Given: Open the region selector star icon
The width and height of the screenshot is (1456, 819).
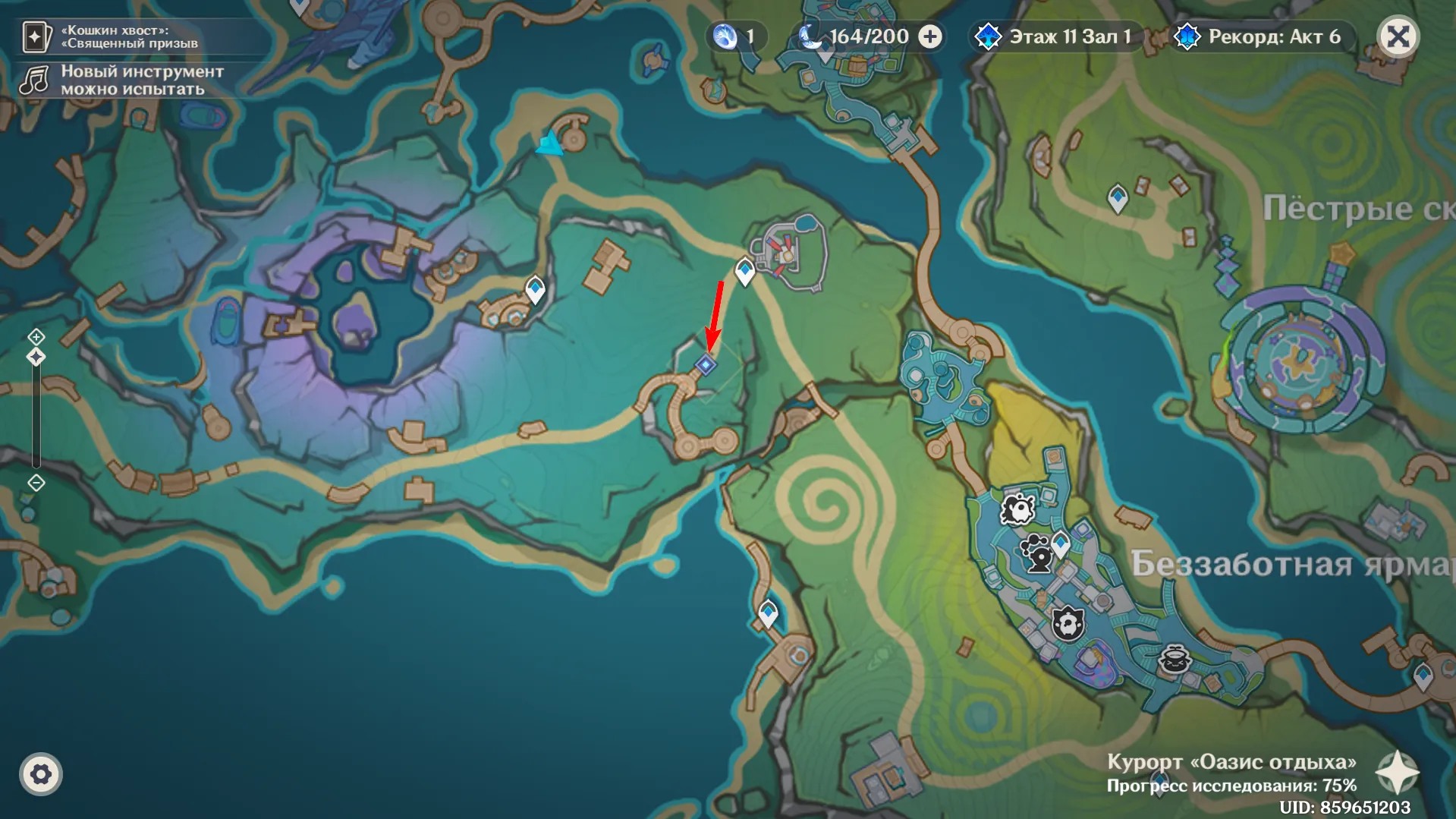Looking at the screenshot, I should (1397, 773).
